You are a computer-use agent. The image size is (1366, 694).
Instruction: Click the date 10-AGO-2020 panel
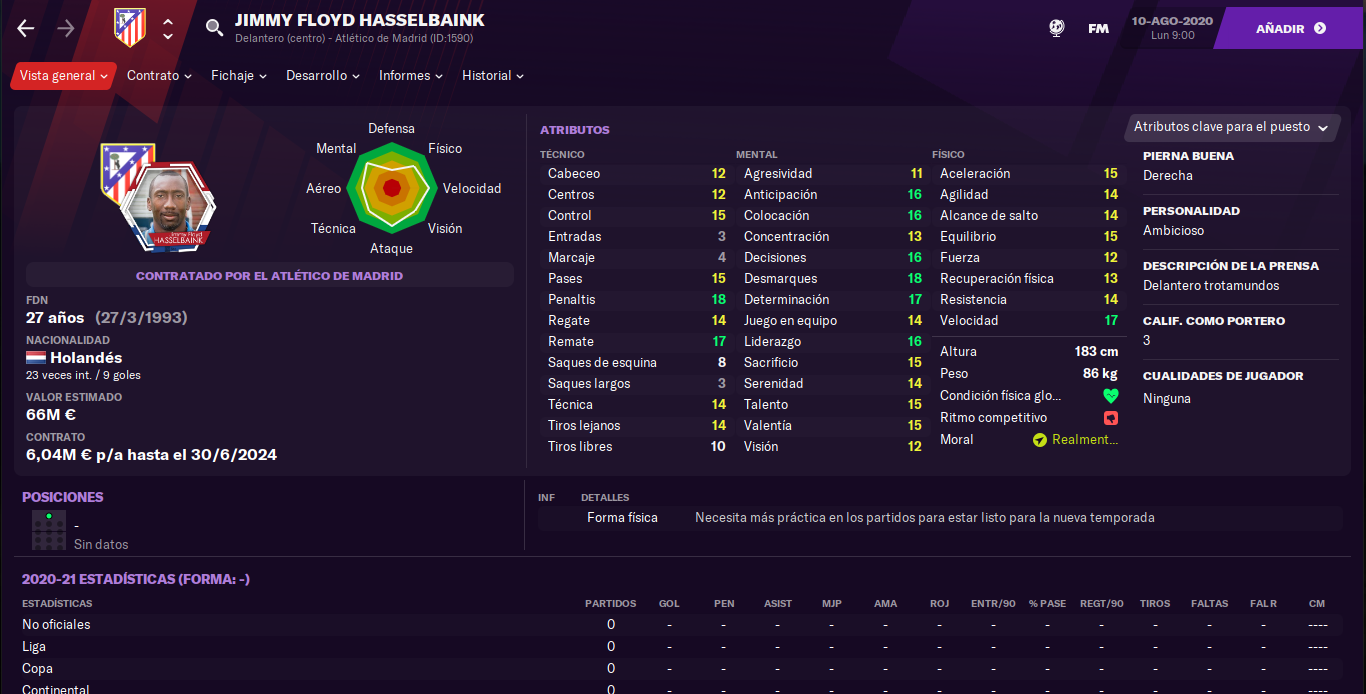(x=1172, y=28)
